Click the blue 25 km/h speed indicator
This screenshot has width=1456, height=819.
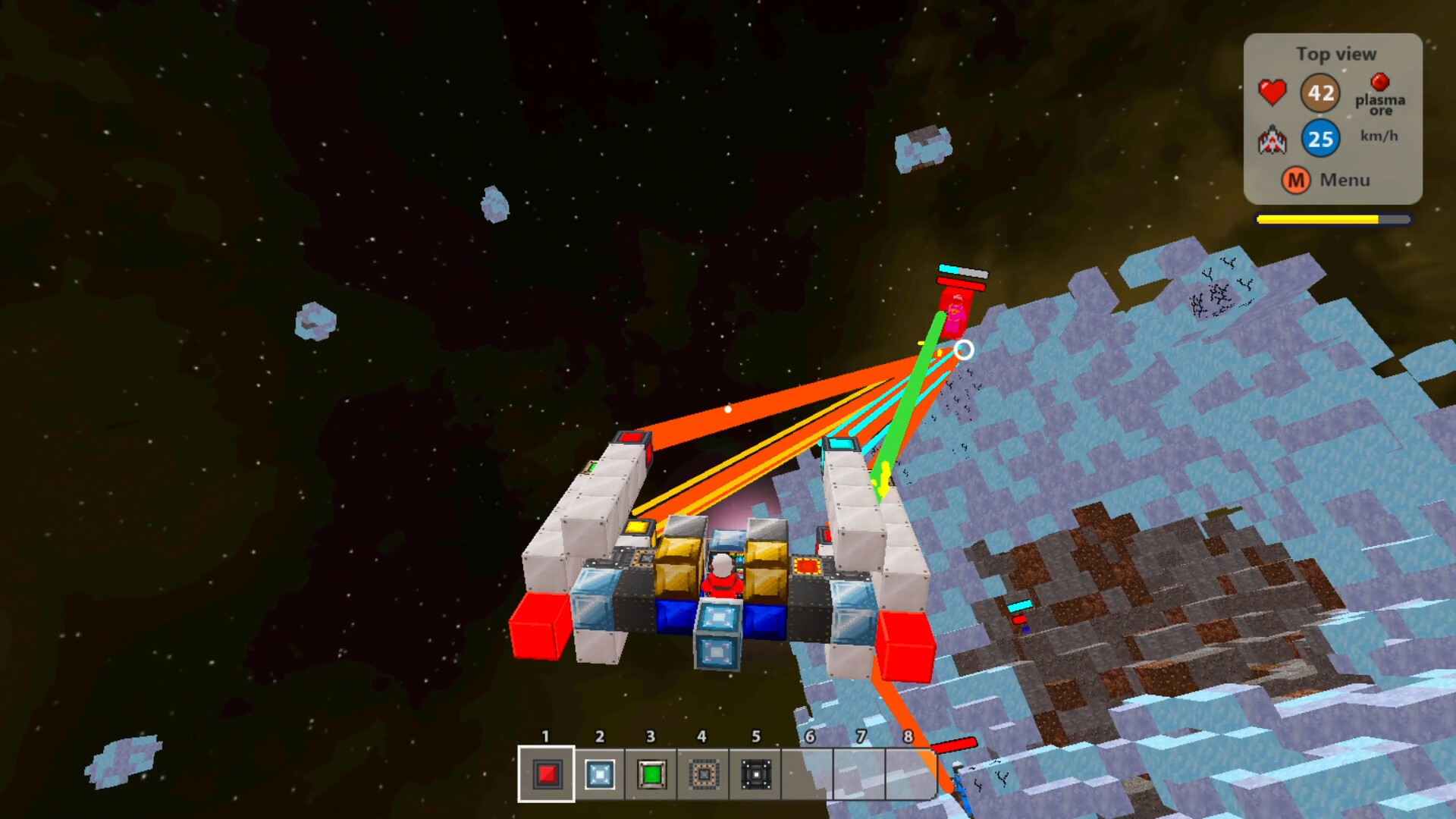[1321, 139]
